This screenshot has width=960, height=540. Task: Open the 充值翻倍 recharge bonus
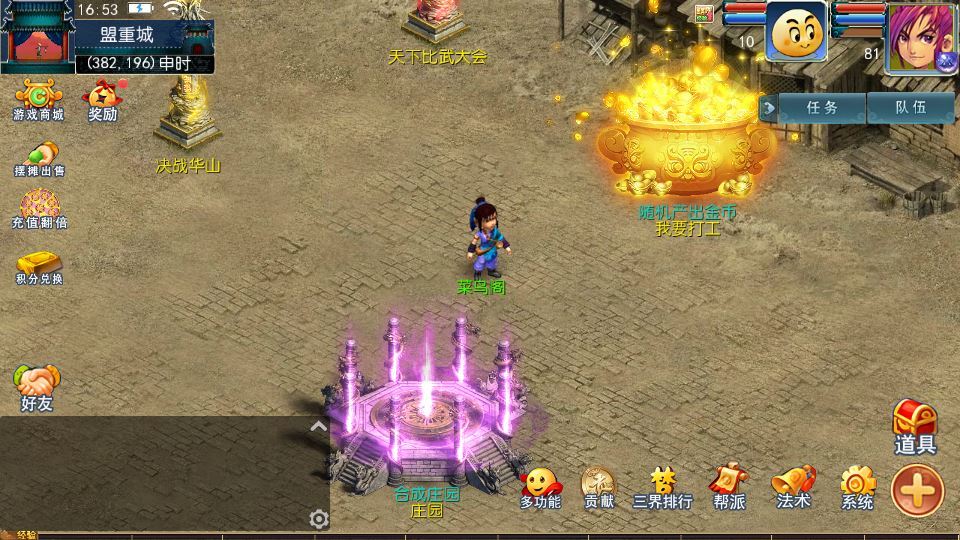pyautogui.click(x=39, y=209)
